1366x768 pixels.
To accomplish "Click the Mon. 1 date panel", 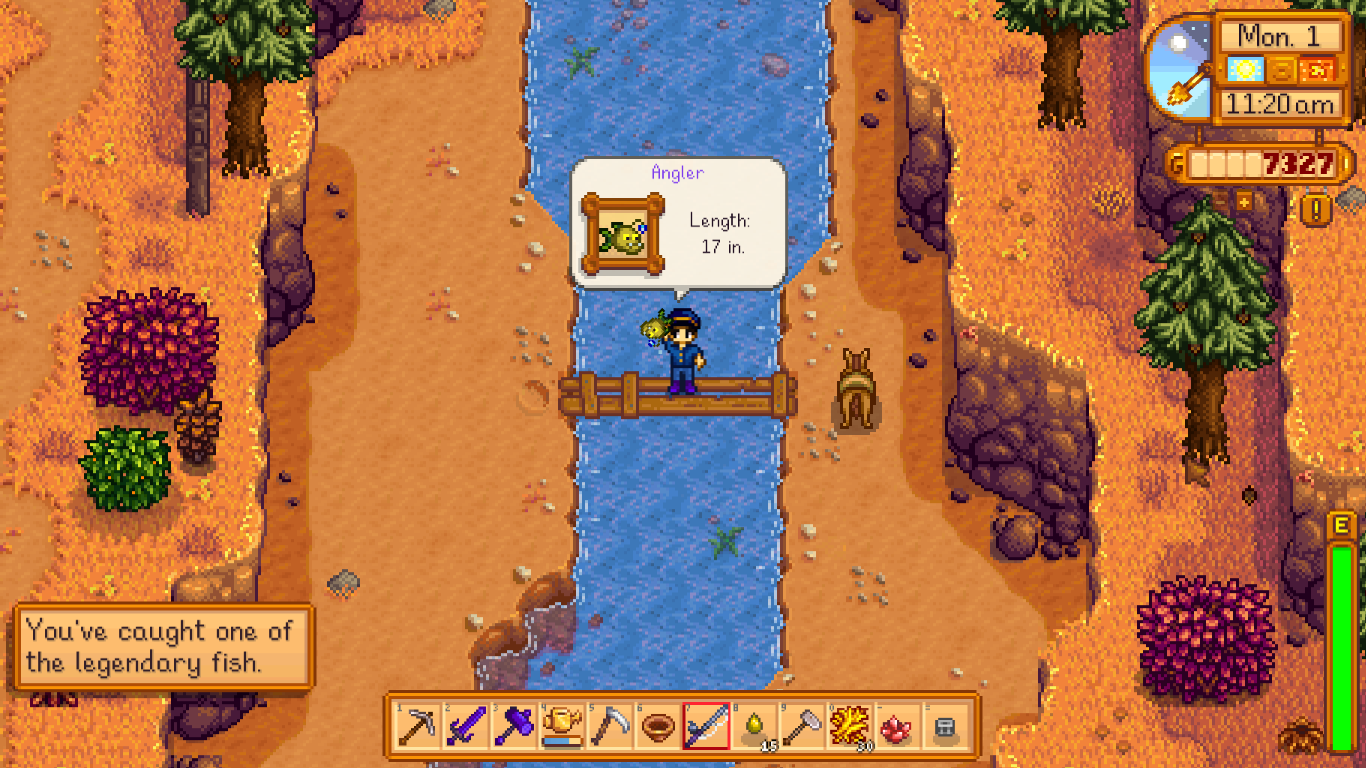I will pos(1278,35).
